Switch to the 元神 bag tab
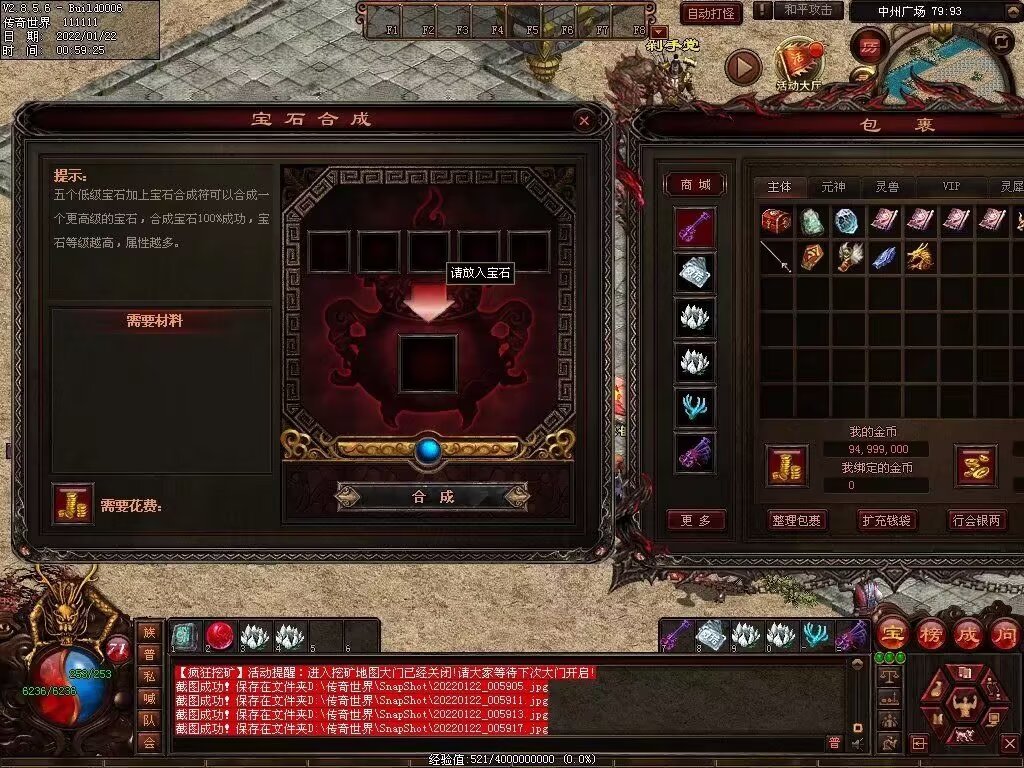This screenshot has width=1024, height=768. tap(833, 187)
